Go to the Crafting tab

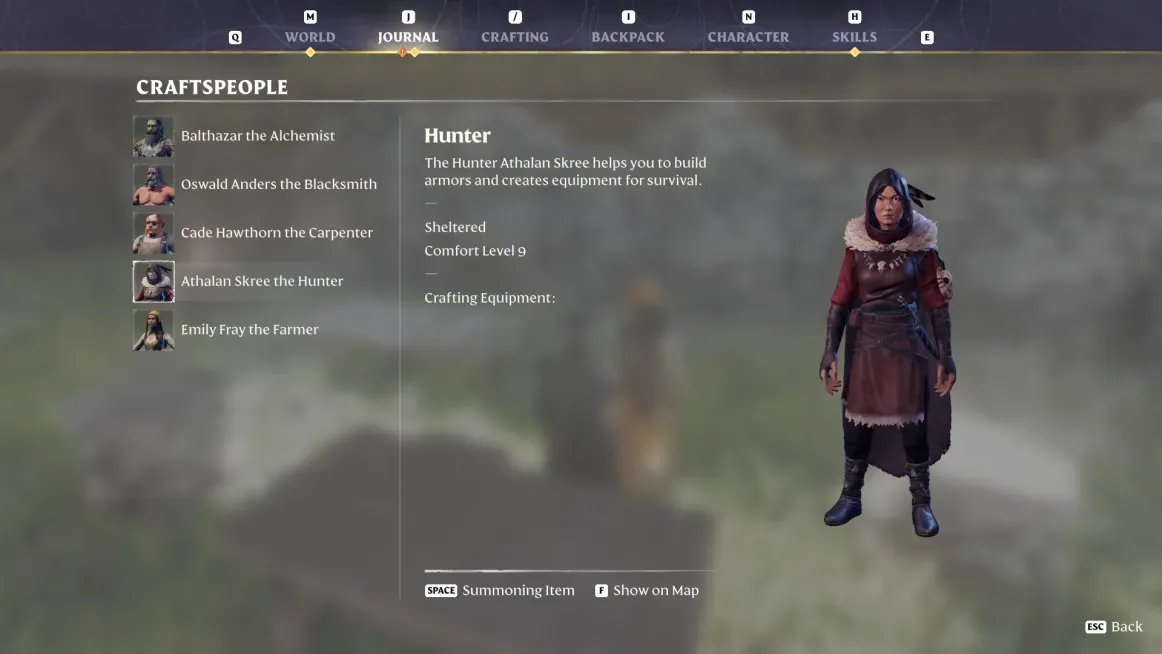pyautogui.click(x=515, y=37)
